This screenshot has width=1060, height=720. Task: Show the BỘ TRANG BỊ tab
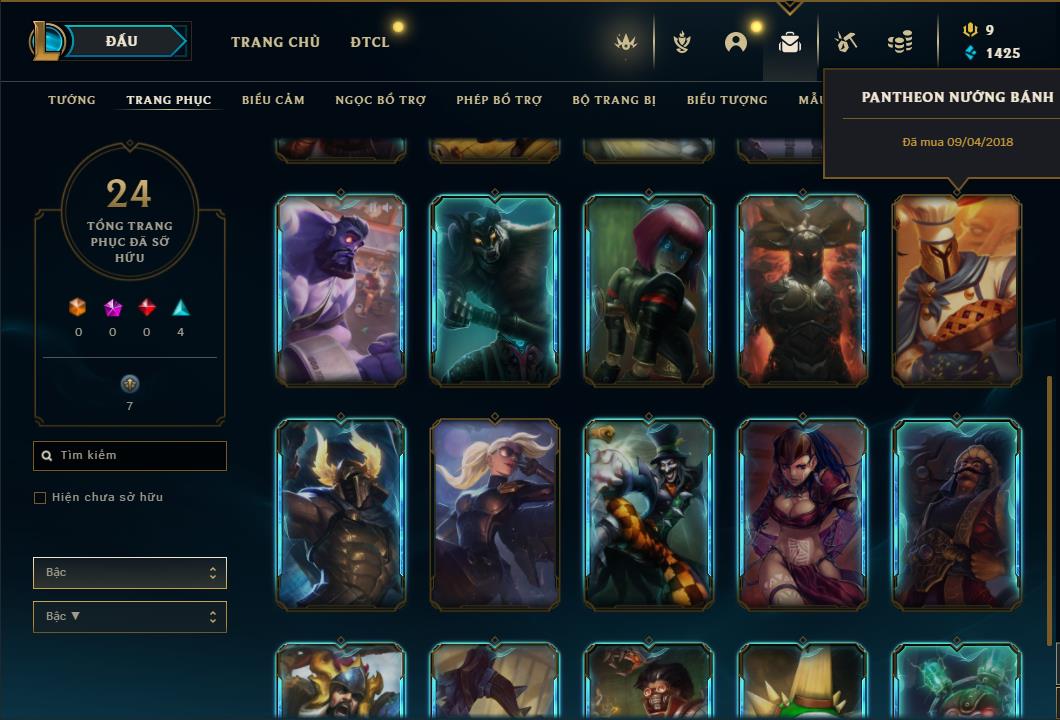click(x=614, y=100)
